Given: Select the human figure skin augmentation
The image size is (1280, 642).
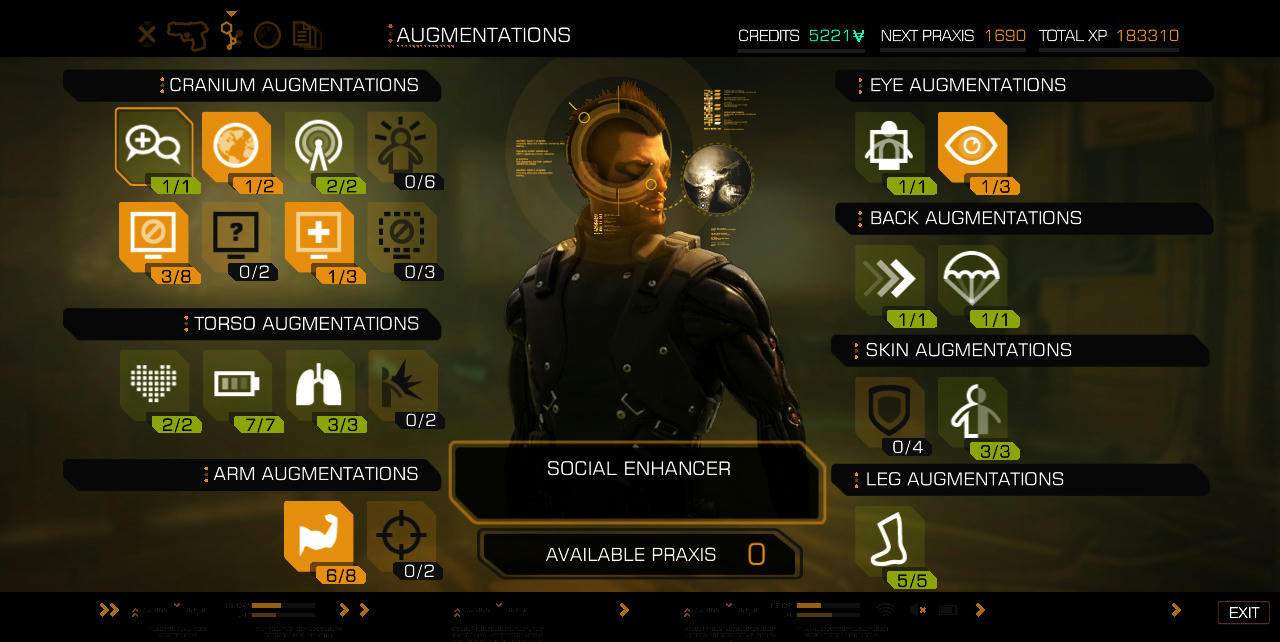Looking at the screenshot, I should (x=972, y=411).
